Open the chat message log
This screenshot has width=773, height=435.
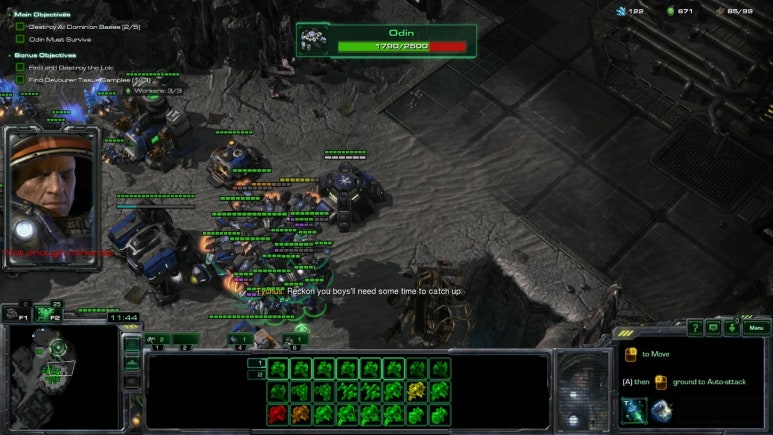coord(714,328)
